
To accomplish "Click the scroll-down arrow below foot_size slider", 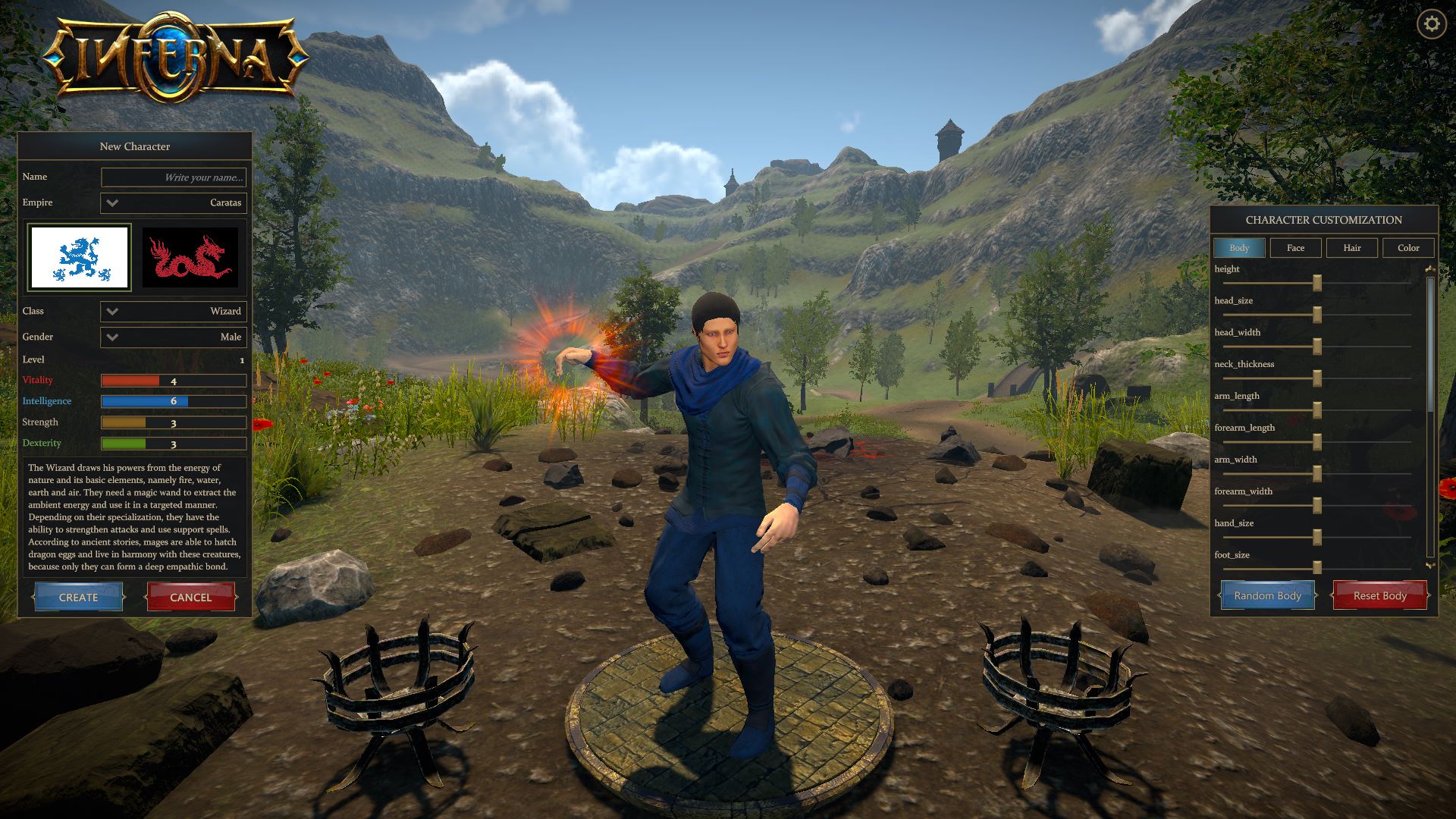I will point(1432,567).
